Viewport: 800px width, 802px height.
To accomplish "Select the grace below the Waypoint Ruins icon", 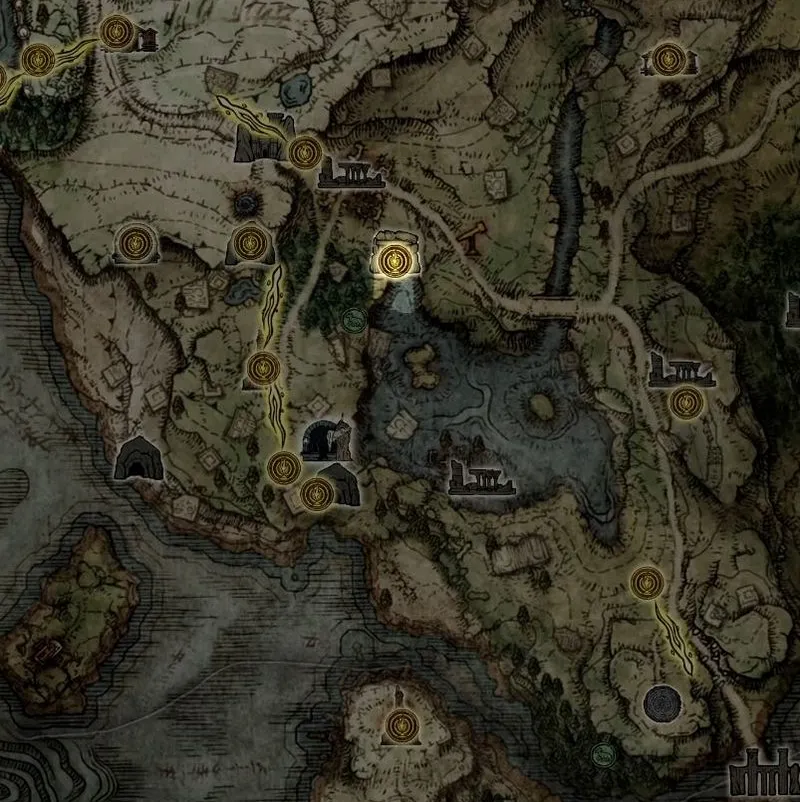I will coord(685,403).
